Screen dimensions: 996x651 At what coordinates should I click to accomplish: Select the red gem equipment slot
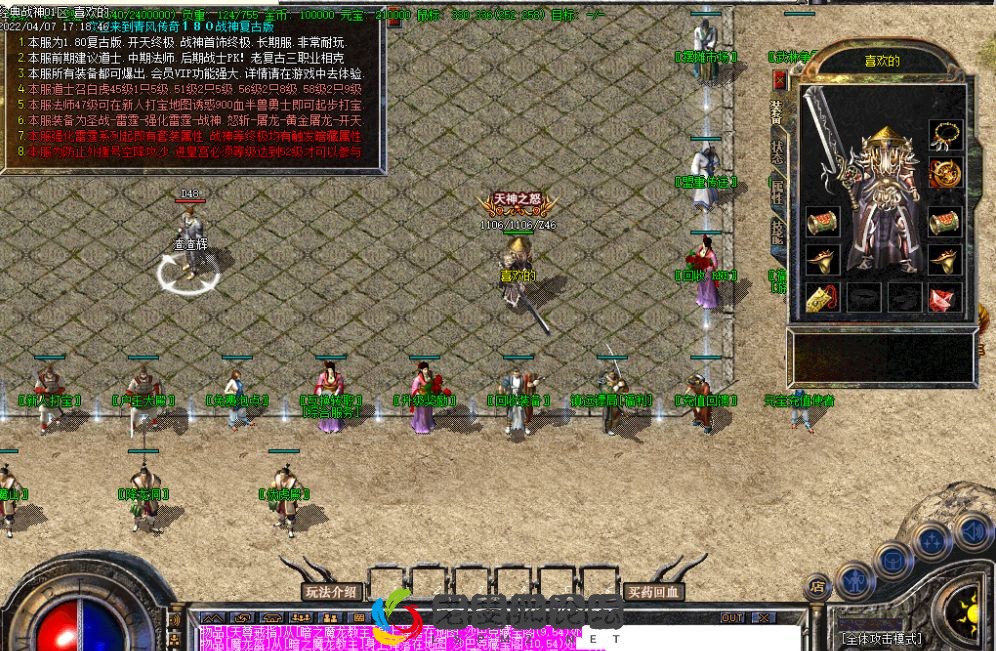pyautogui.click(x=943, y=297)
